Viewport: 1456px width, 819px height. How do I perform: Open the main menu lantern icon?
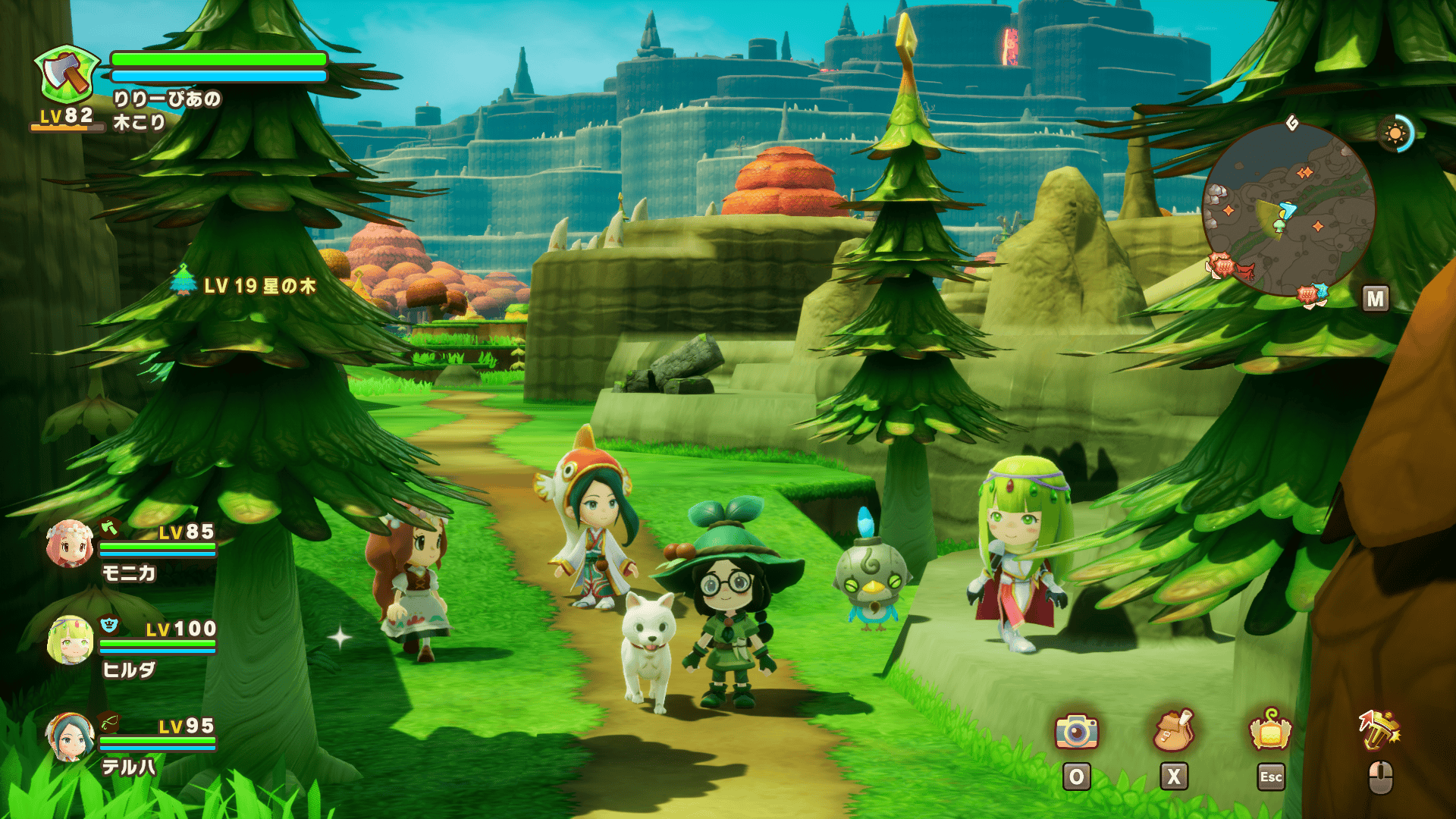click(1270, 731)
